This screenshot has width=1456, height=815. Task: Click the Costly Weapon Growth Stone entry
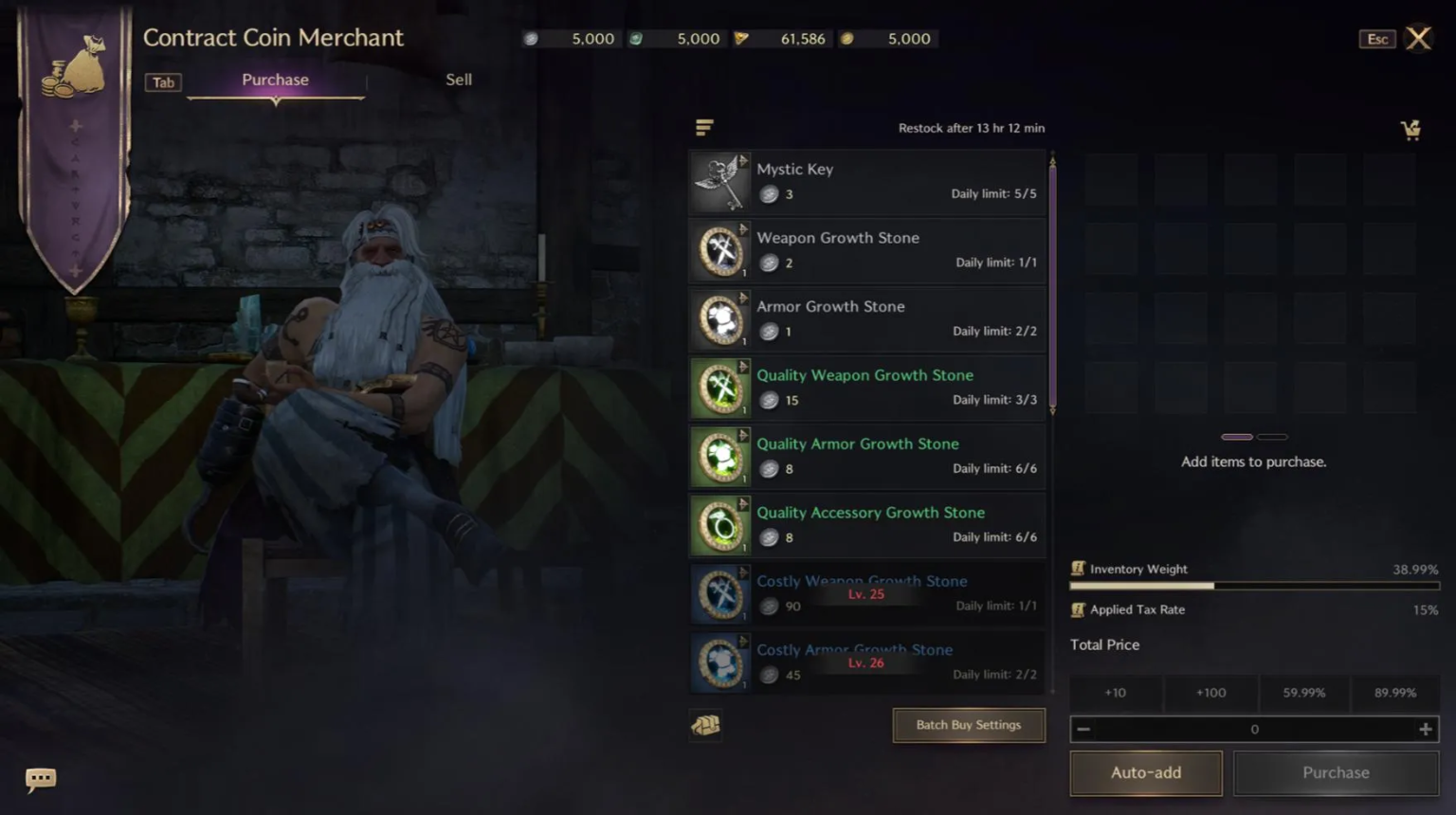point(863,594)
